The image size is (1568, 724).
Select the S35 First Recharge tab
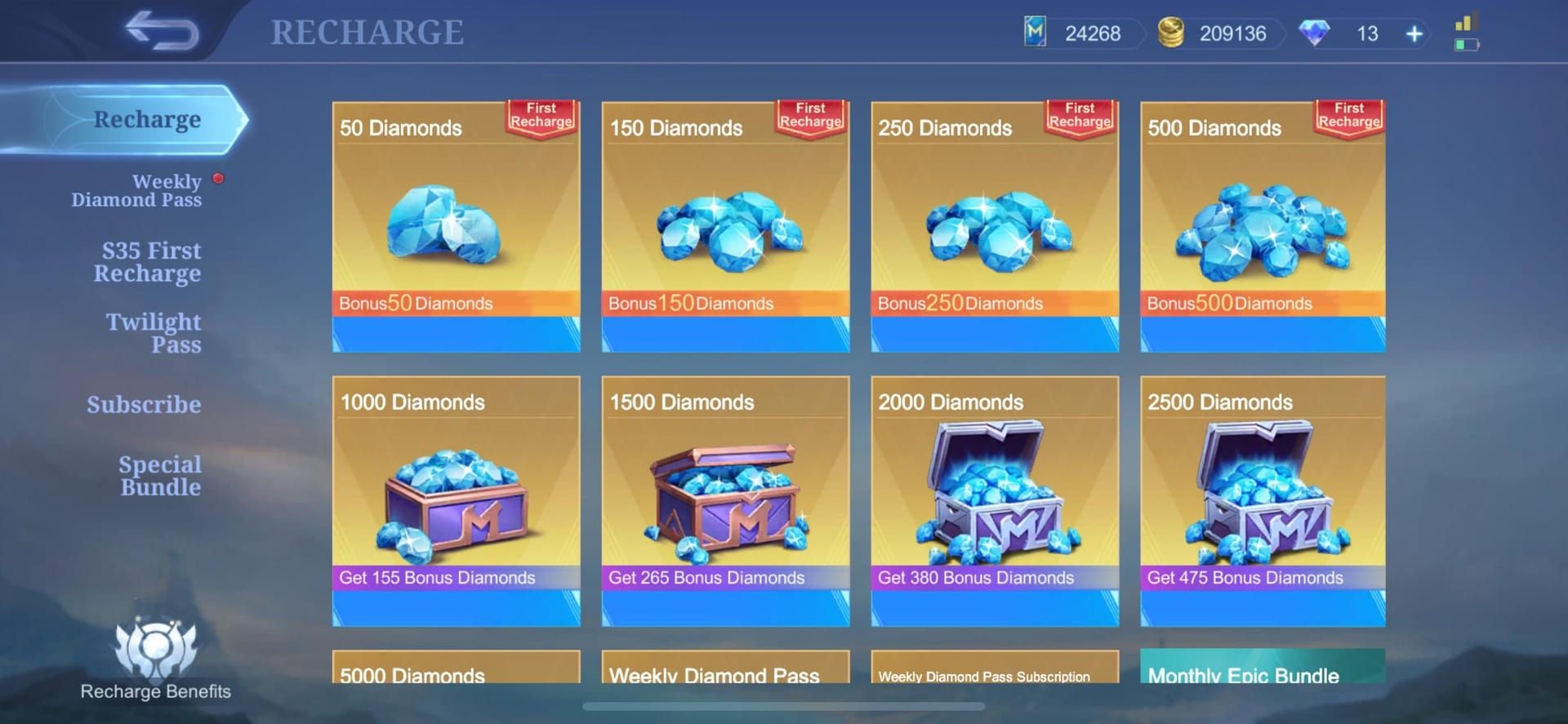[x=149, y=261]
